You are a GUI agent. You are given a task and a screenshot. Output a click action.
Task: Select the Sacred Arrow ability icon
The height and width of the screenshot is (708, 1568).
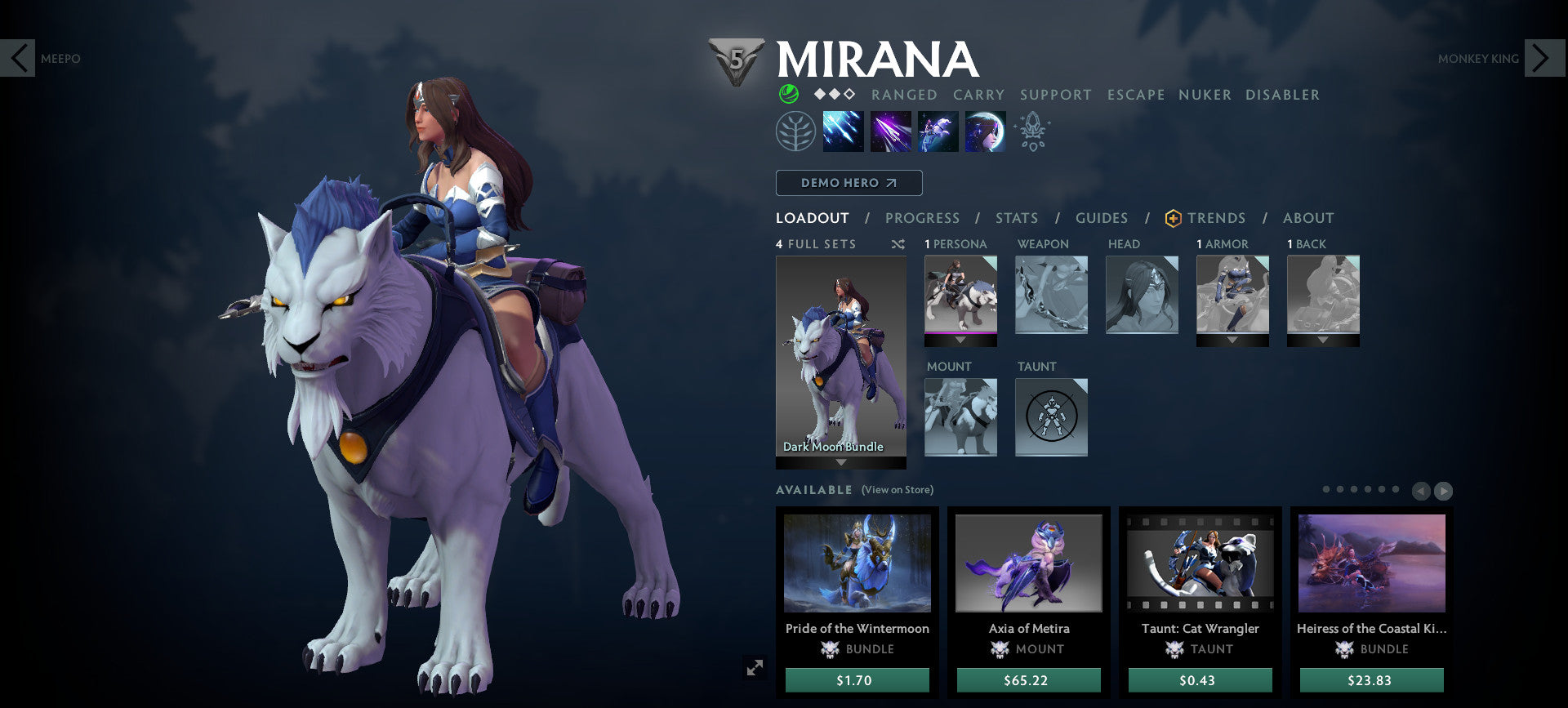point(890,131)
